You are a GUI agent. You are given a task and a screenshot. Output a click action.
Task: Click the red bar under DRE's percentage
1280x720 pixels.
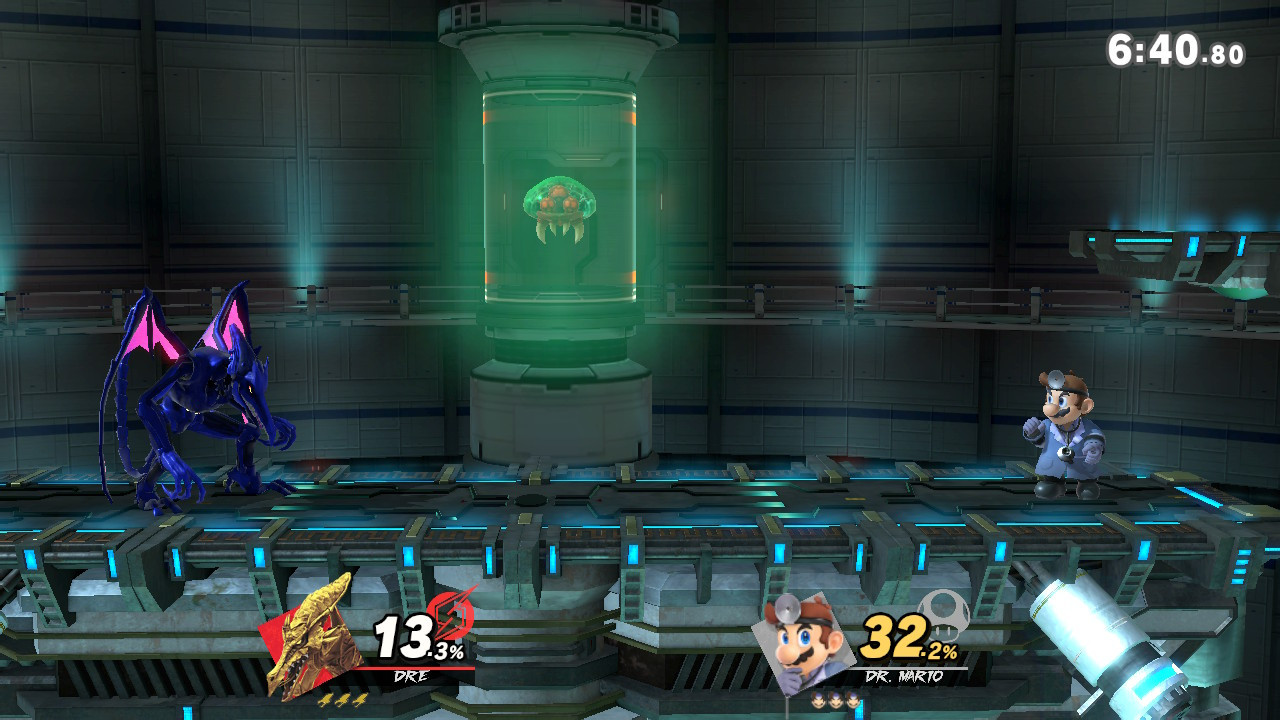(413, 668)
